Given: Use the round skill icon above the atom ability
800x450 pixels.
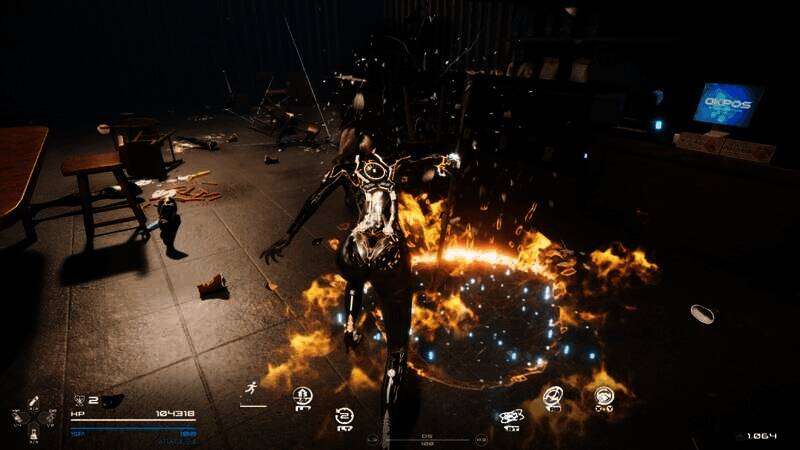Looking at the screenshot, I should 552,396.
